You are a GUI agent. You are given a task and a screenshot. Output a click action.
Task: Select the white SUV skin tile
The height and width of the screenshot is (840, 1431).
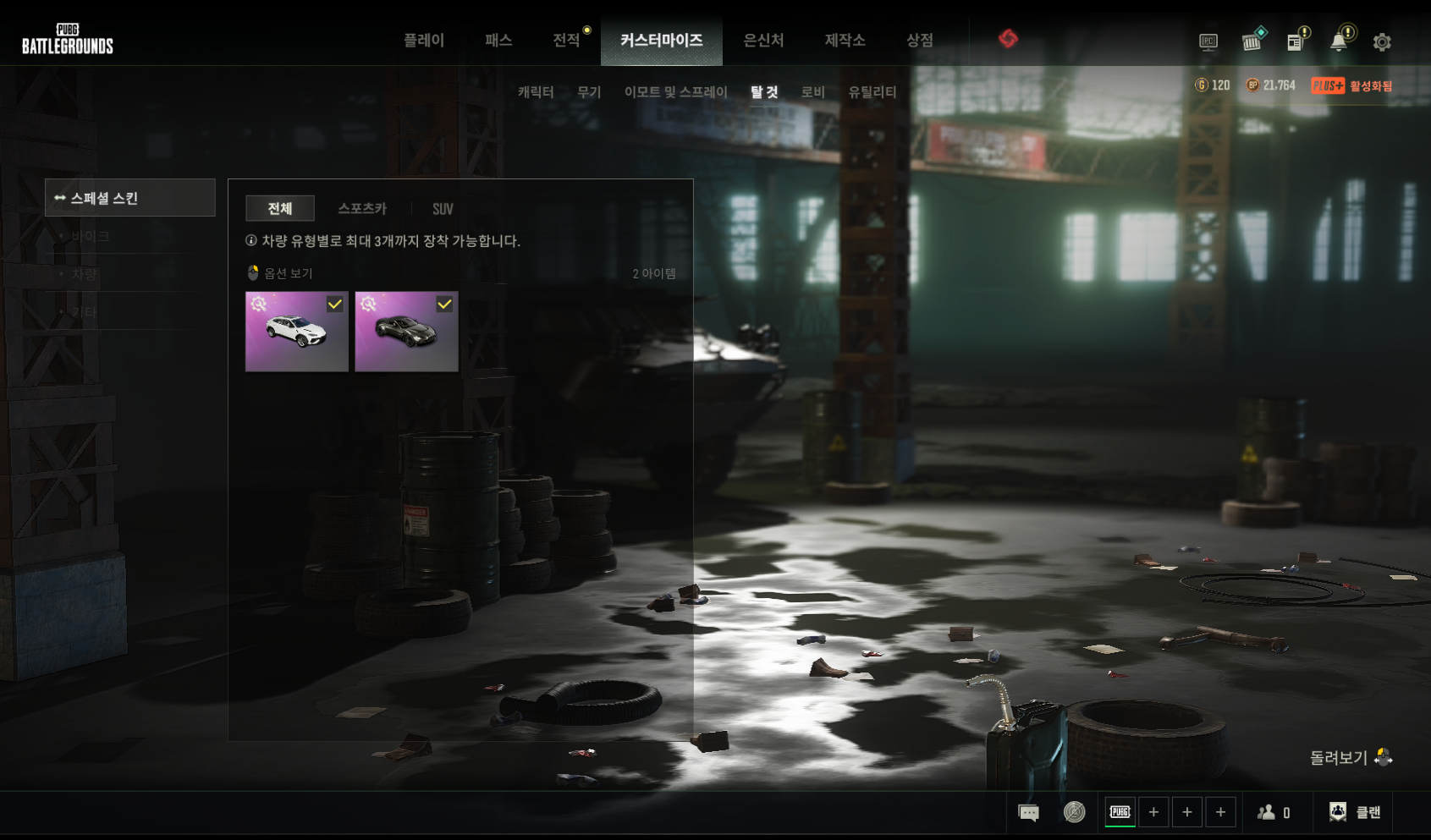[x=297, y=332]
